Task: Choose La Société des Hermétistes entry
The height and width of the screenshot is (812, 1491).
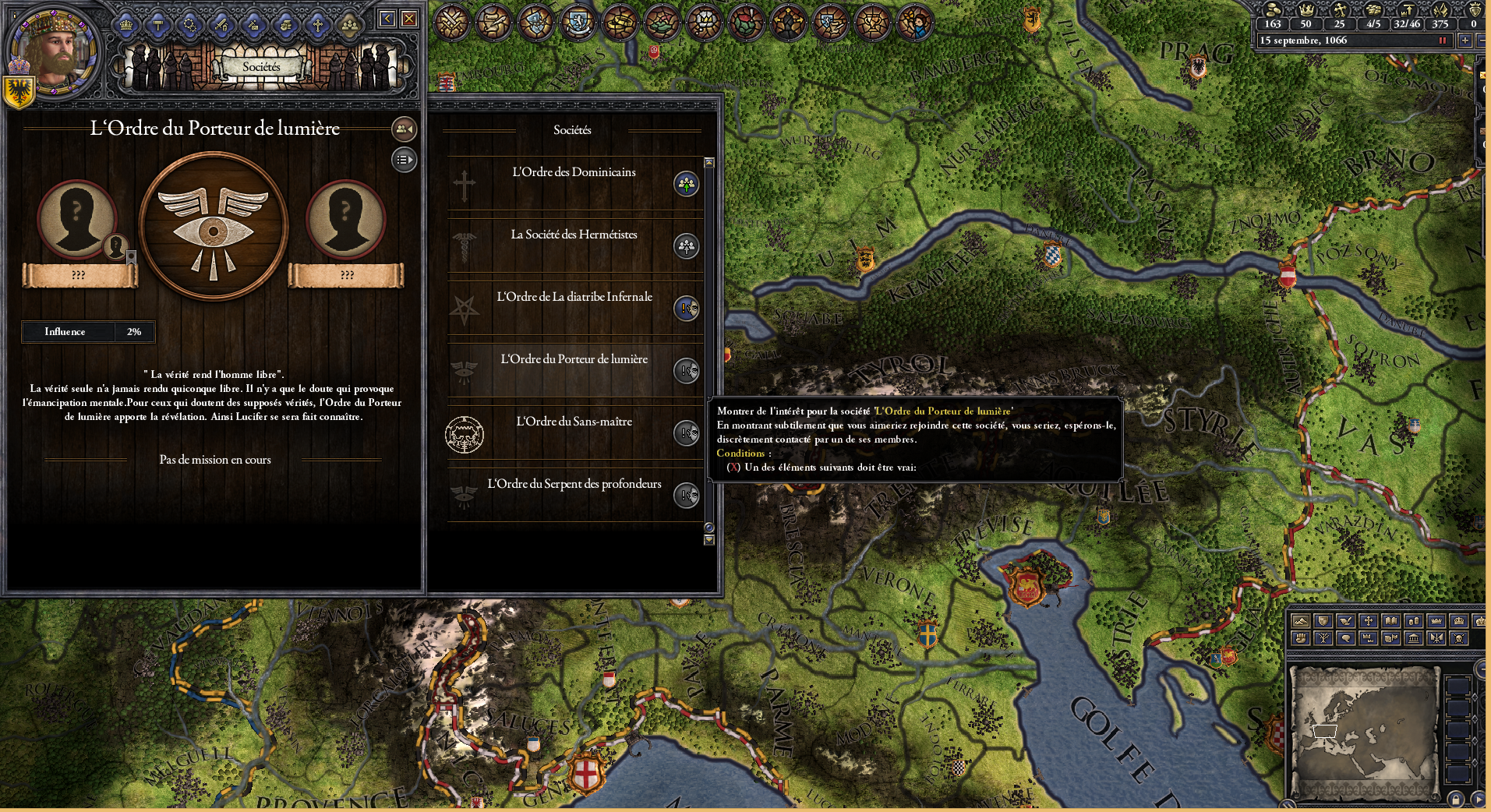Action: 573,235
